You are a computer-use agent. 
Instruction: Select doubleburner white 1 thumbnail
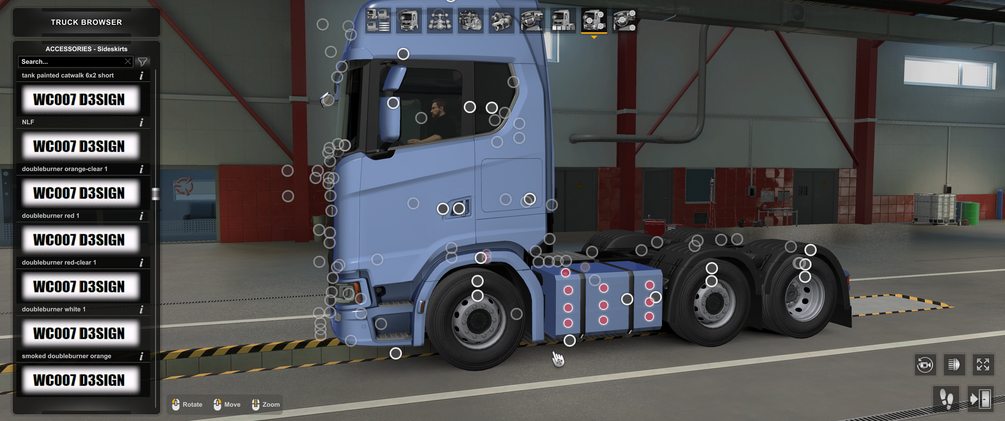coord(79,333)
